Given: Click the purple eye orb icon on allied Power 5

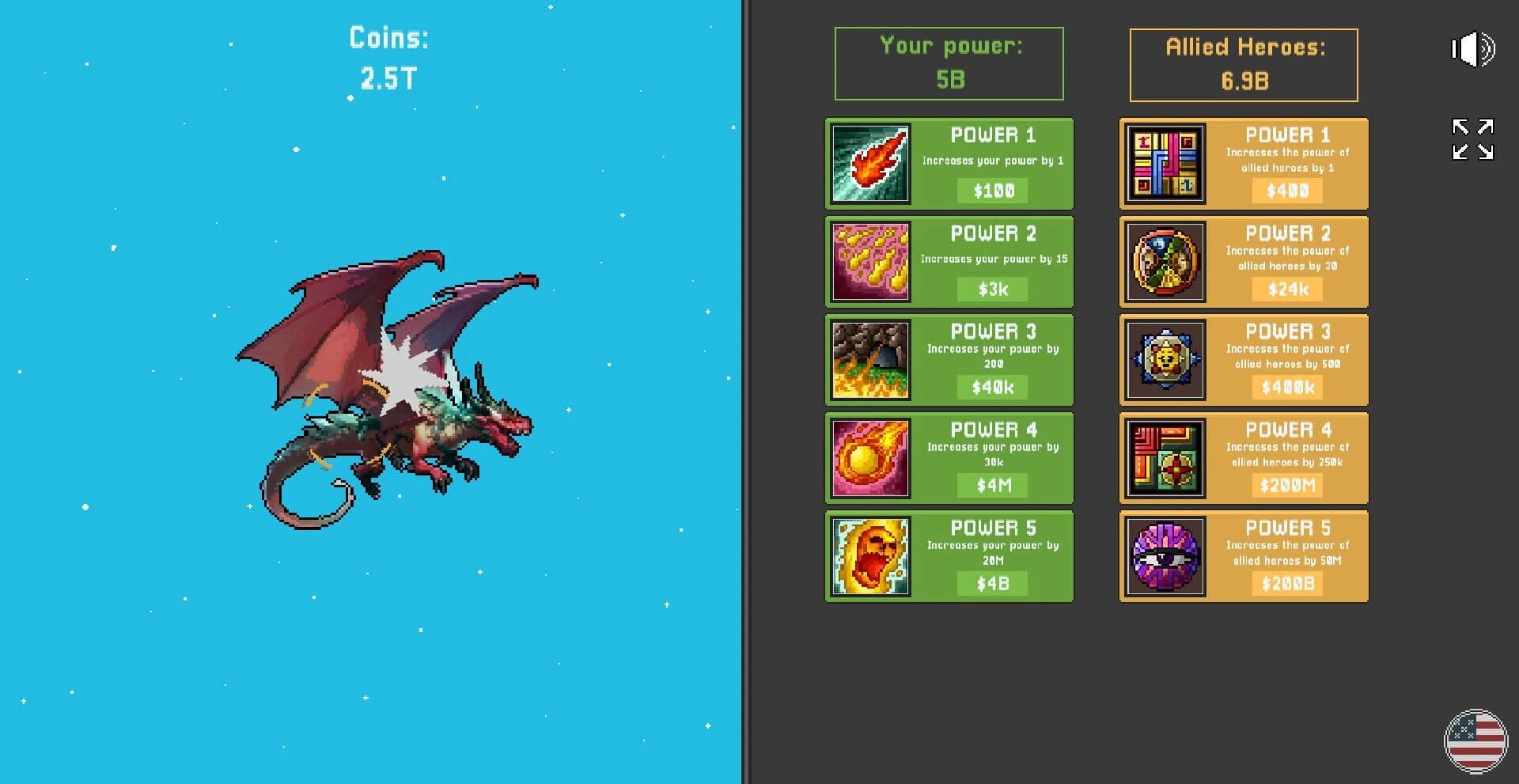Looking at the screenshot, I should [1163, 555].
